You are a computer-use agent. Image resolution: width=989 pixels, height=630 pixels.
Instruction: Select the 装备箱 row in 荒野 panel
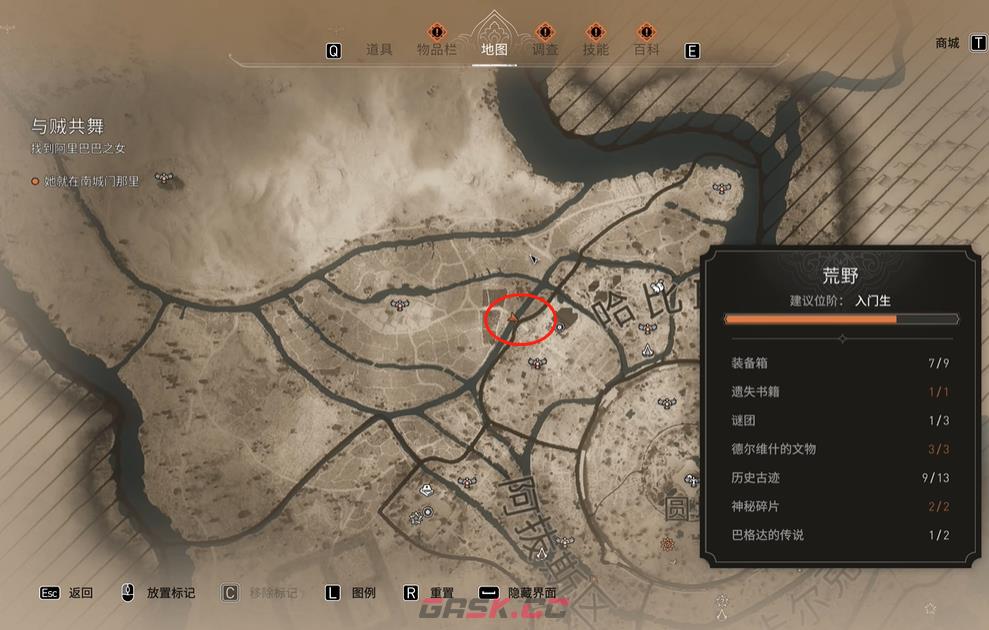pyautogui.click(x=841, y=363)
